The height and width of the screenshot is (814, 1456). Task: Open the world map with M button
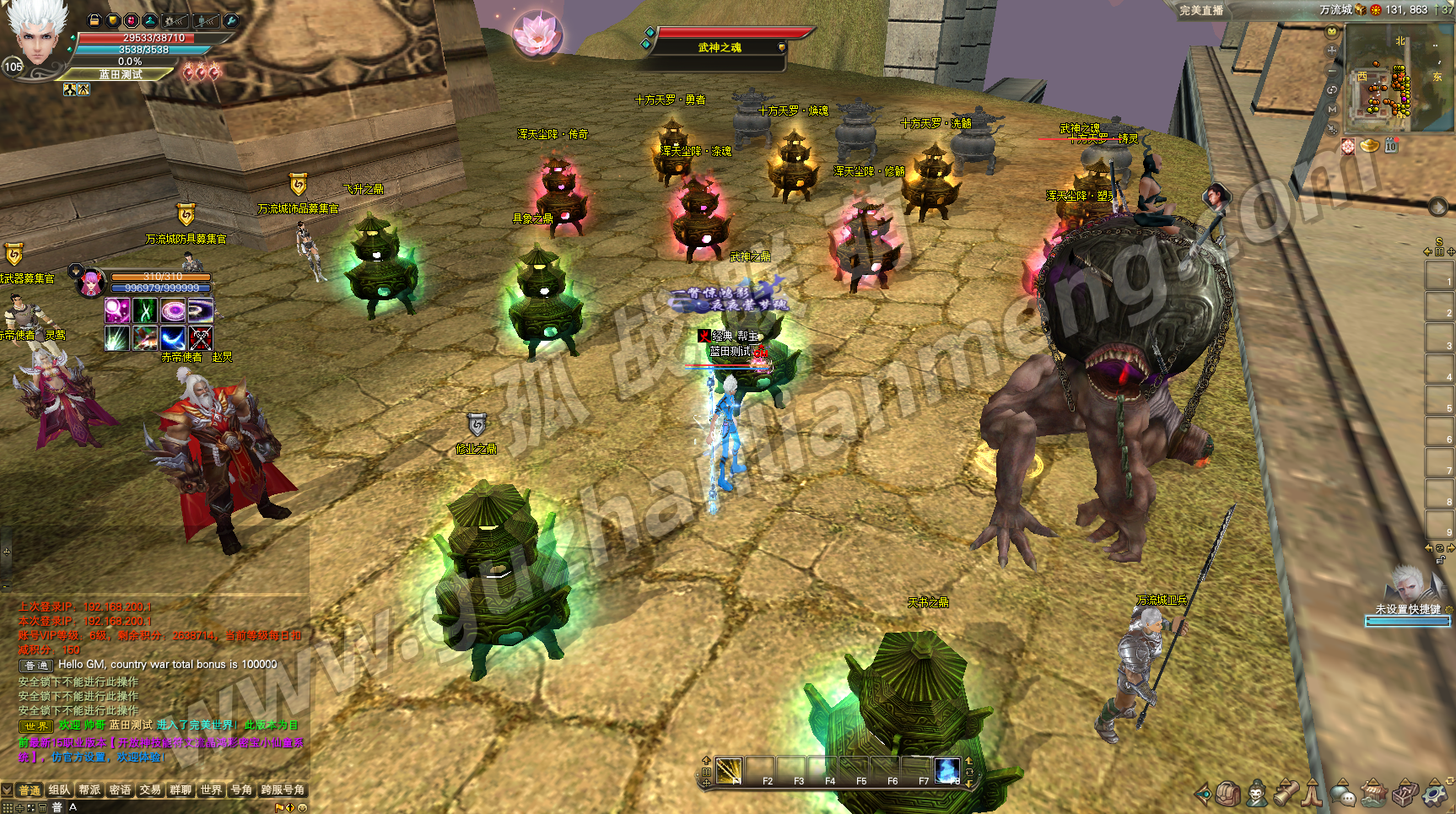pyautogui.click(x=1332, y=110)
